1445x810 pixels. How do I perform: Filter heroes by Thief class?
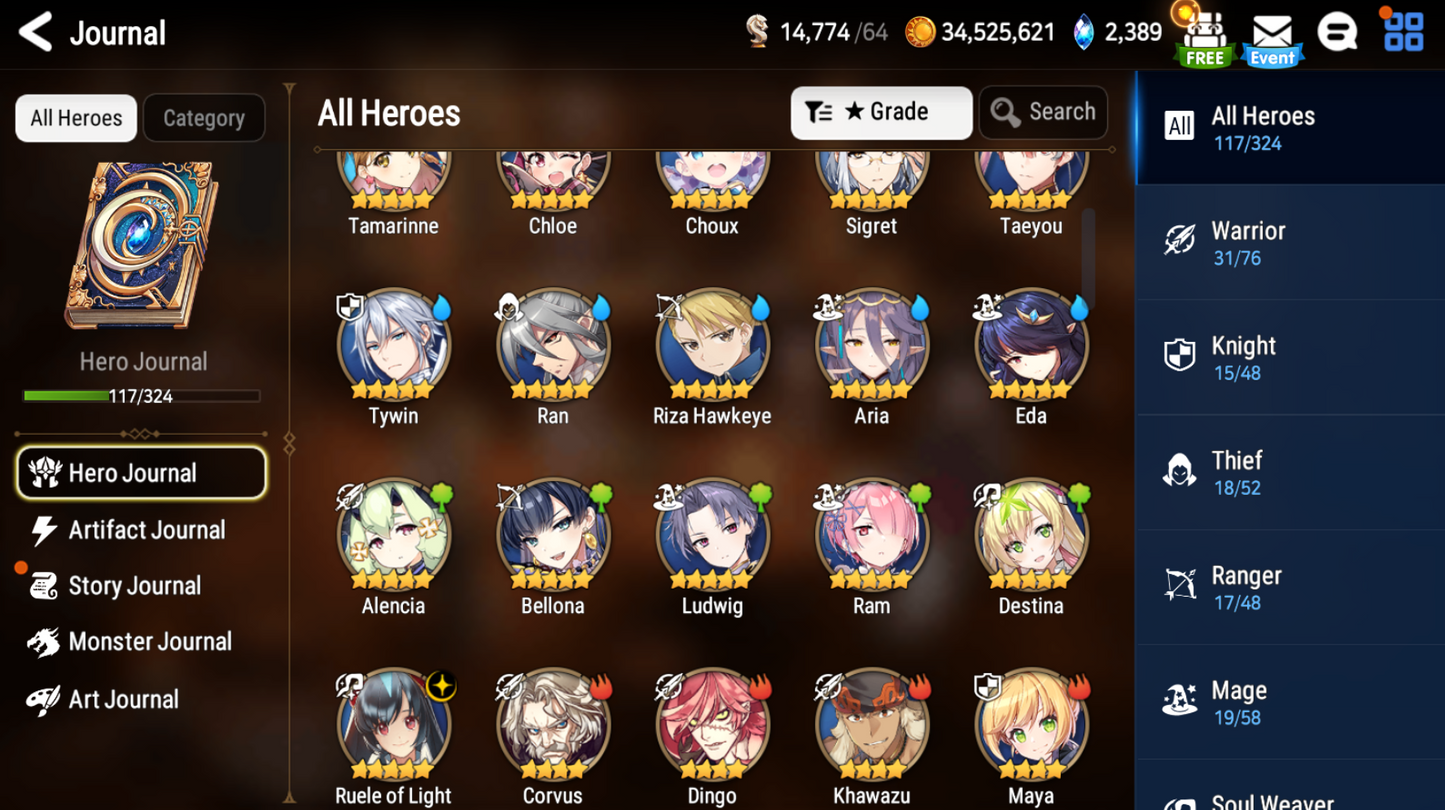click(1288, 473)
